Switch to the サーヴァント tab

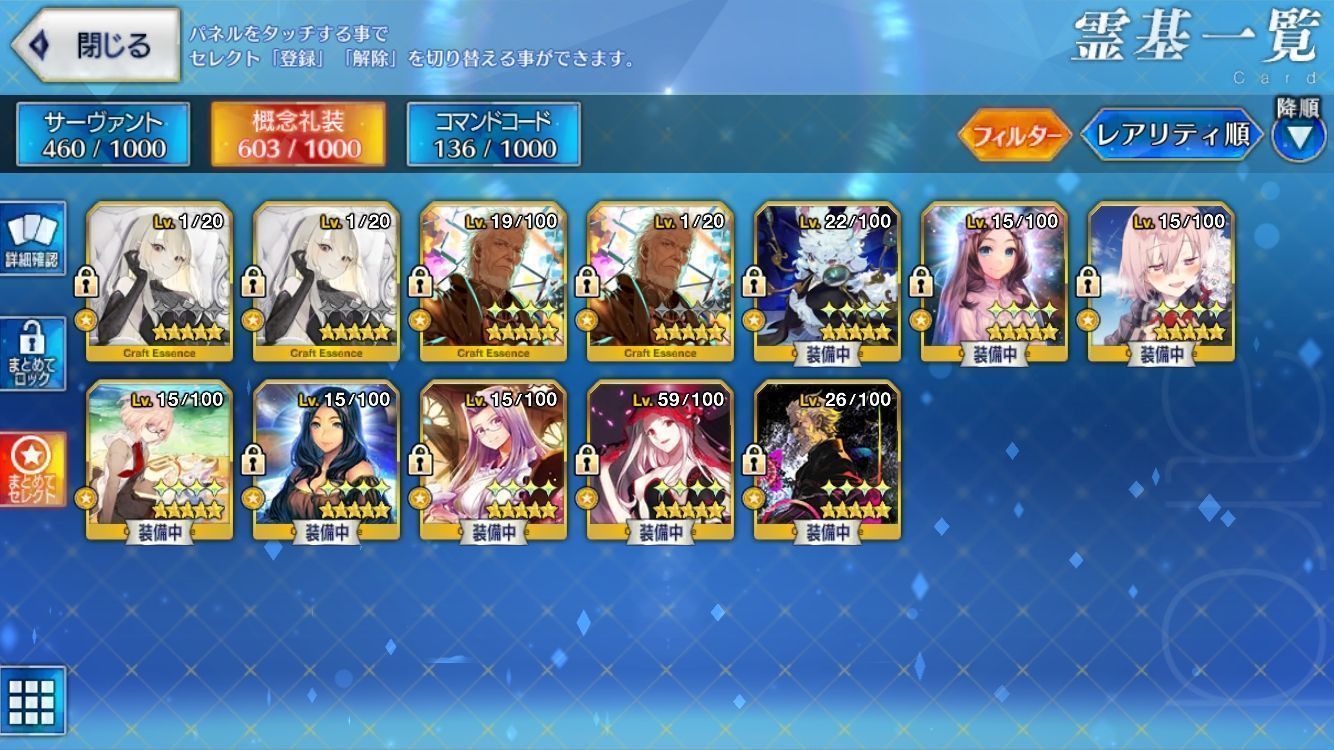click(103, 135)
